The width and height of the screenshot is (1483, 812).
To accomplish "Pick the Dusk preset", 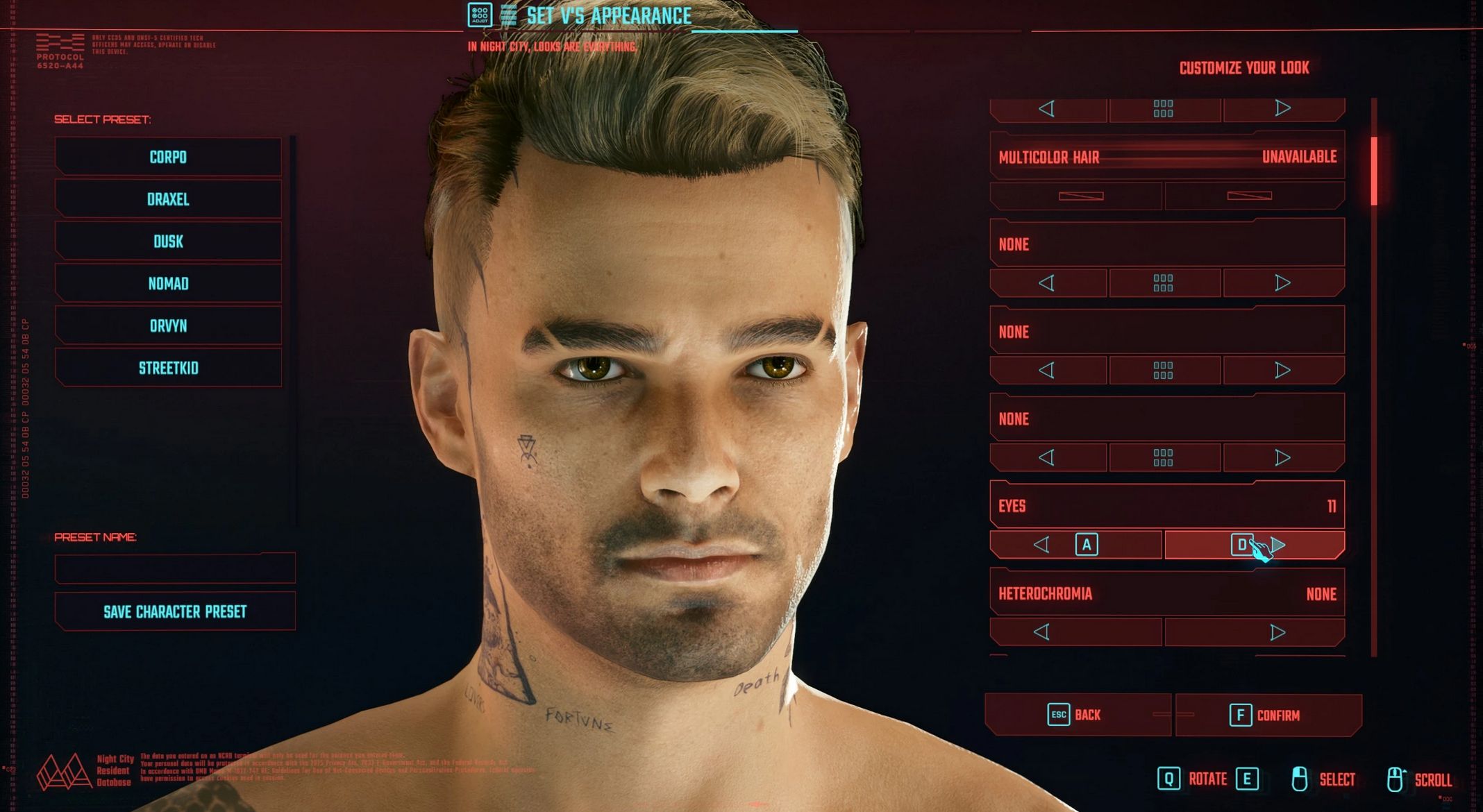I will coord(168,242).
